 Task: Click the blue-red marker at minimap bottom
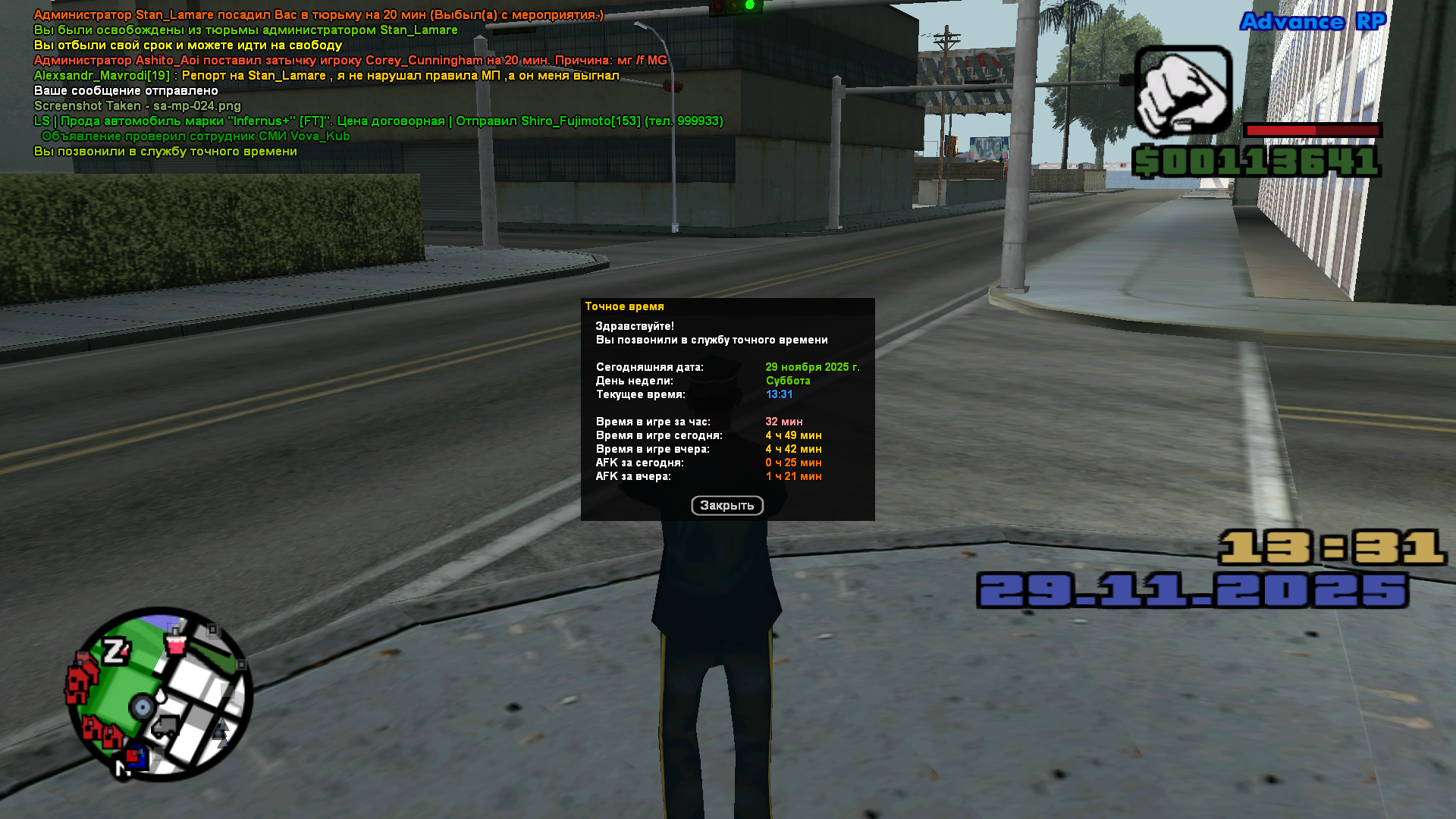137,757
